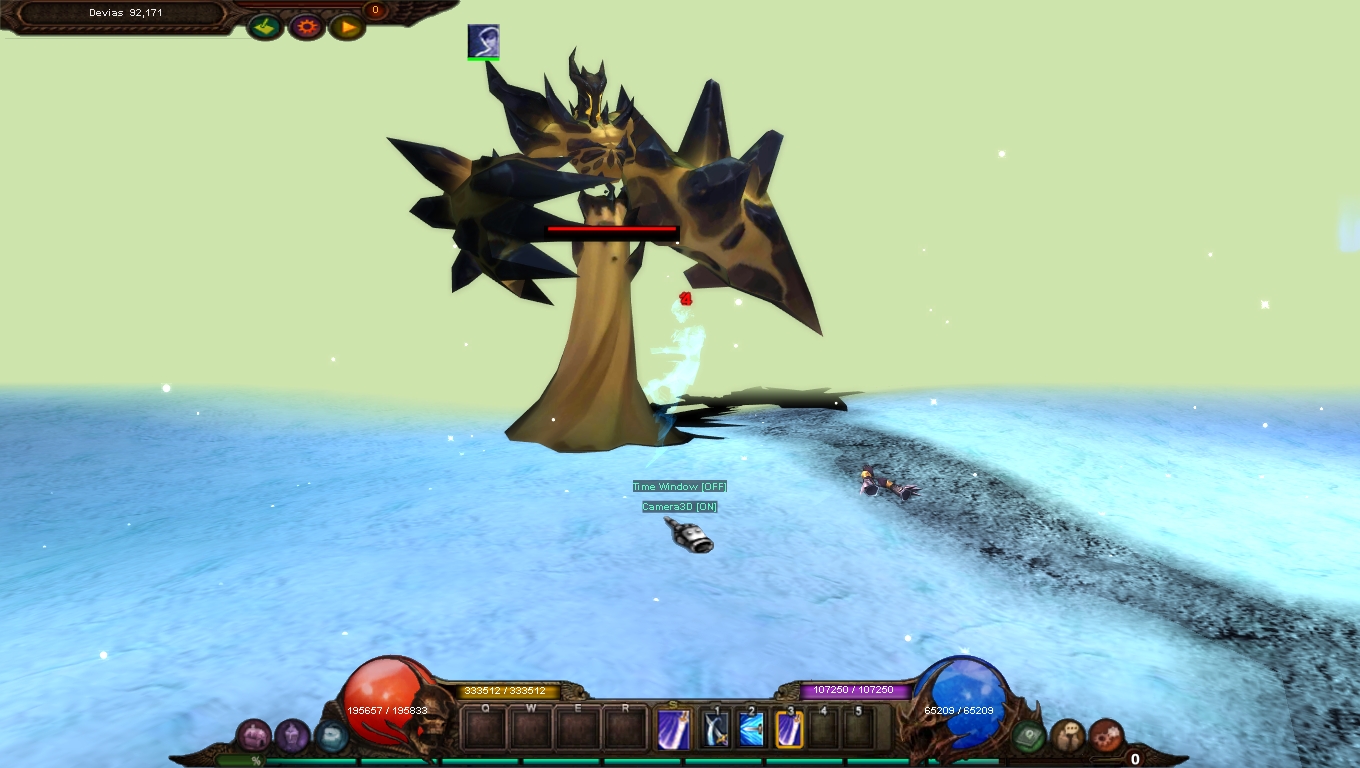The image size is (1360, 768).
Task: Open the blue round menu button
Action: tap(331, 736)
